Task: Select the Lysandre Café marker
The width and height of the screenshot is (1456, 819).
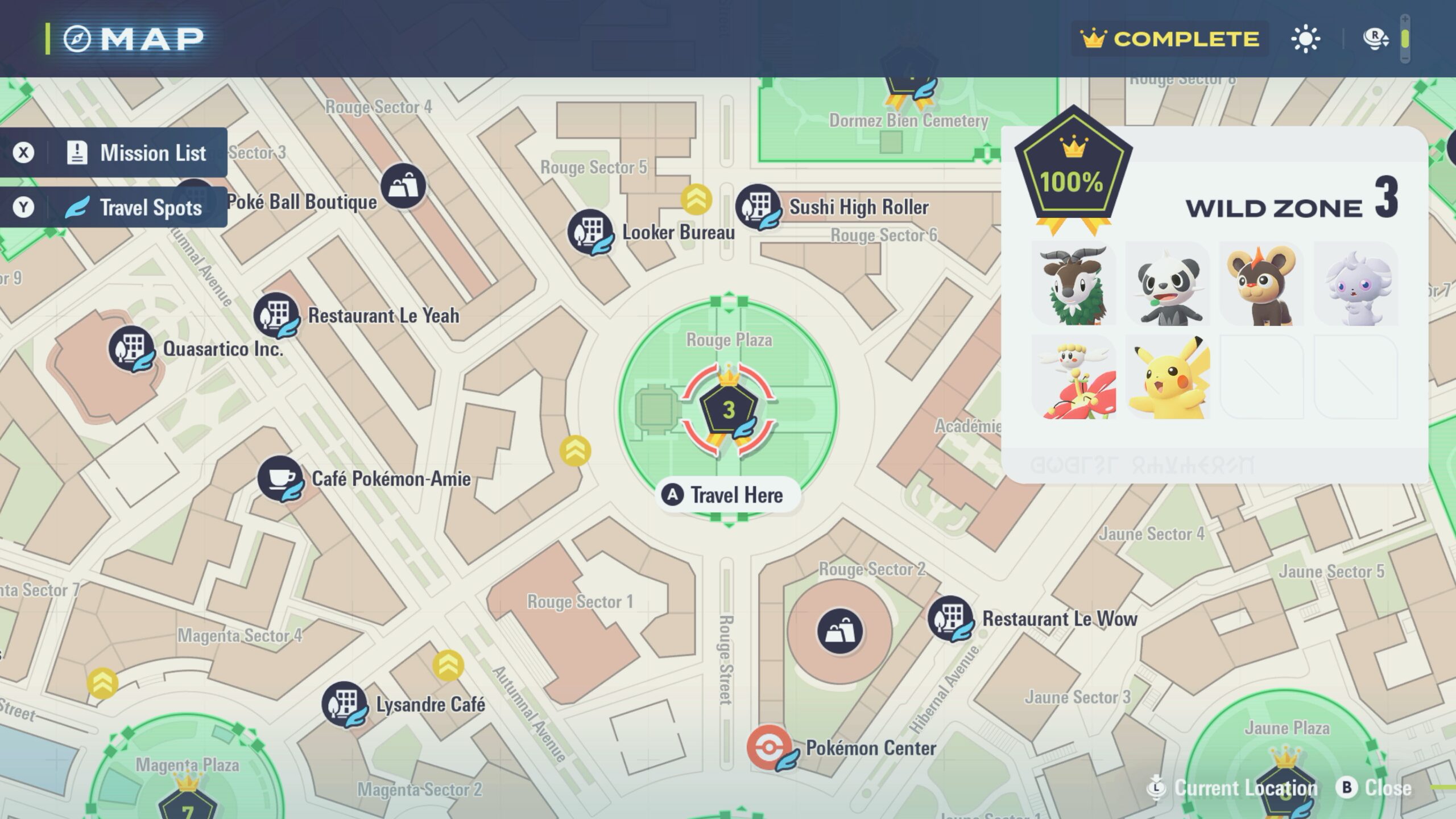Action: (344, 705)
